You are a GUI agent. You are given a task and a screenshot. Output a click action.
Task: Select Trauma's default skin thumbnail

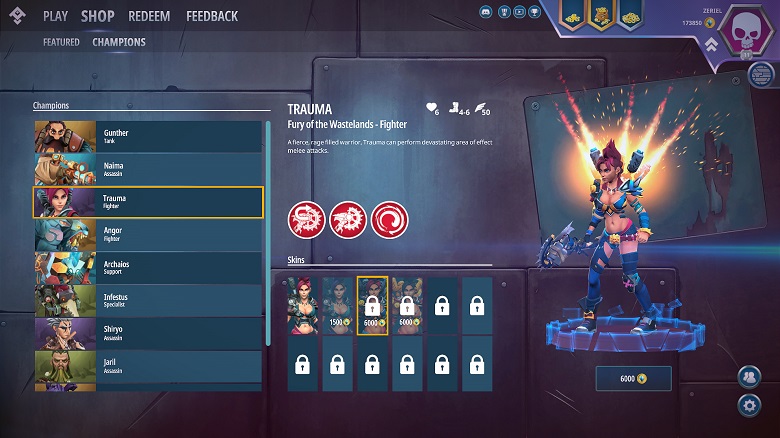click(x=303, y=305)
